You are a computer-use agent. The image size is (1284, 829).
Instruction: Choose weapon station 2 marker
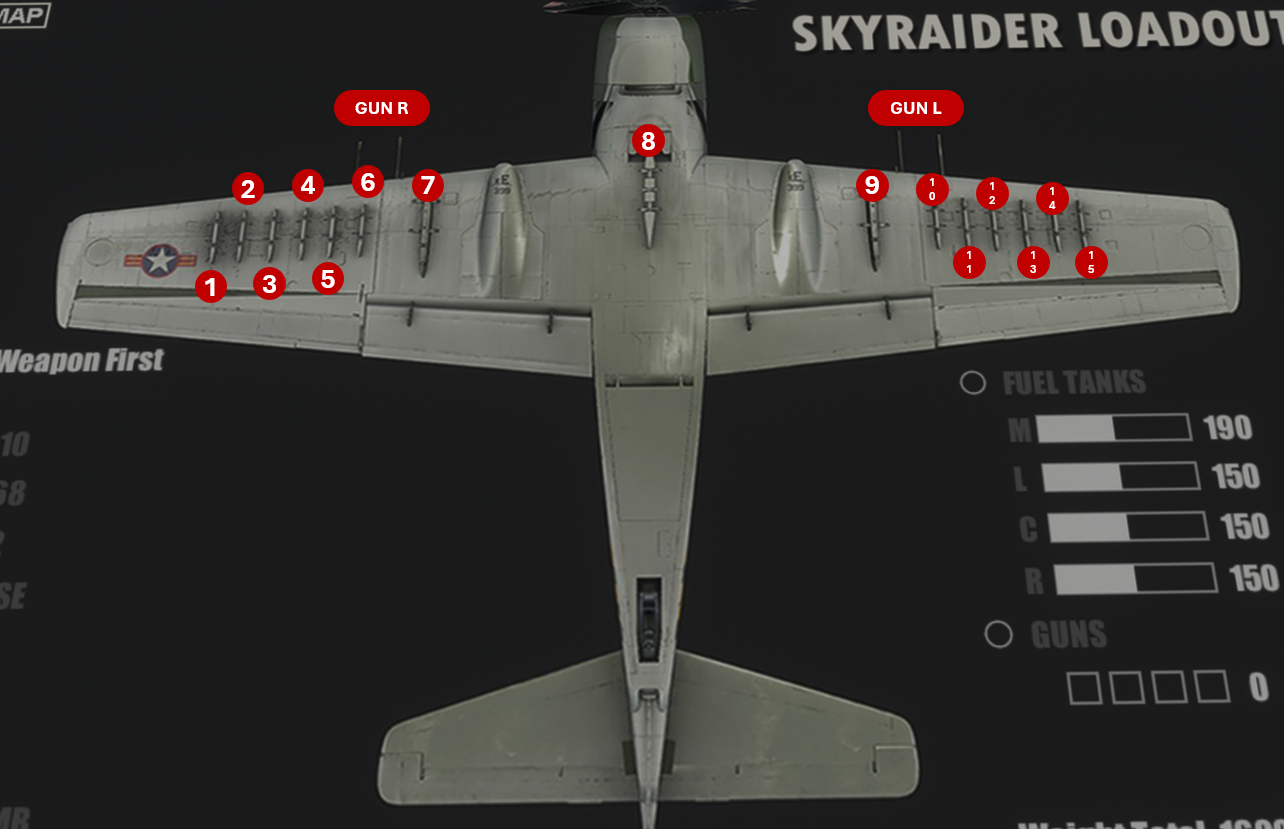coord(248,188)
